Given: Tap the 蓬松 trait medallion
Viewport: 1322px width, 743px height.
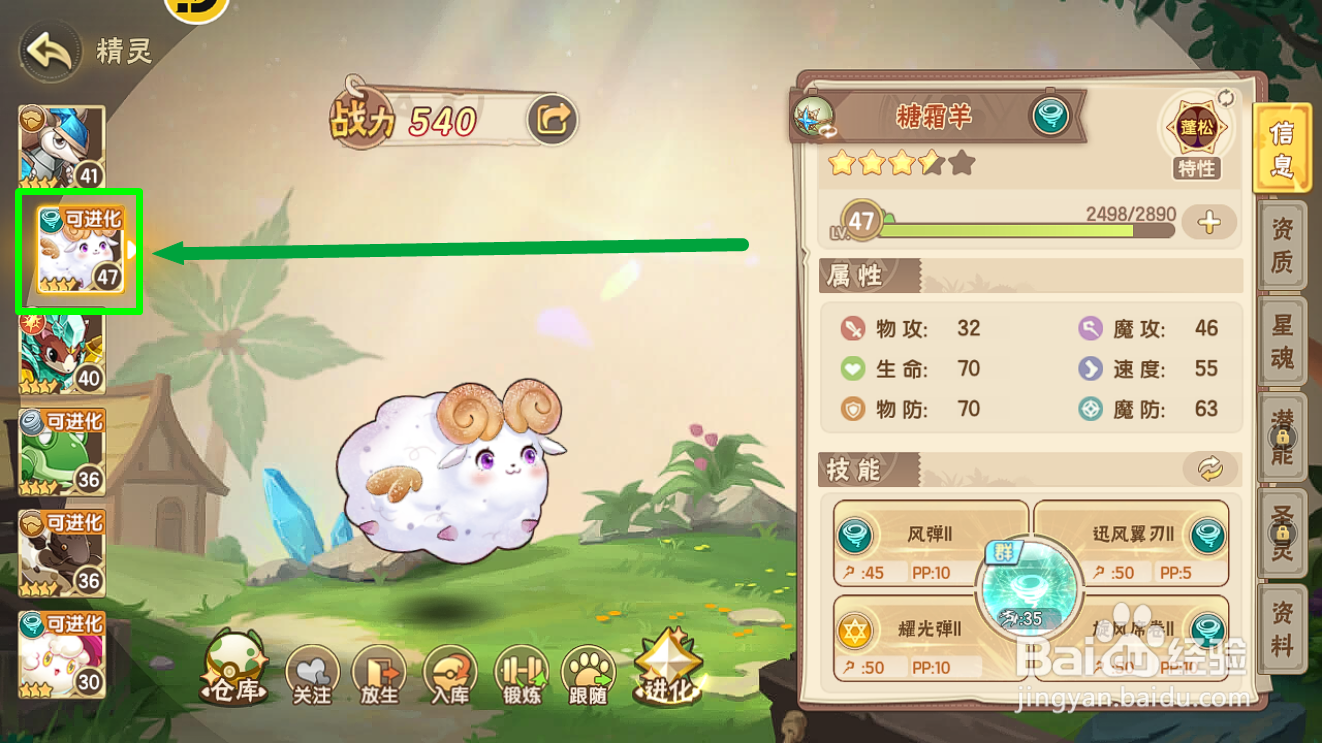Looking at the screenshot, I should pos(1196,125).
